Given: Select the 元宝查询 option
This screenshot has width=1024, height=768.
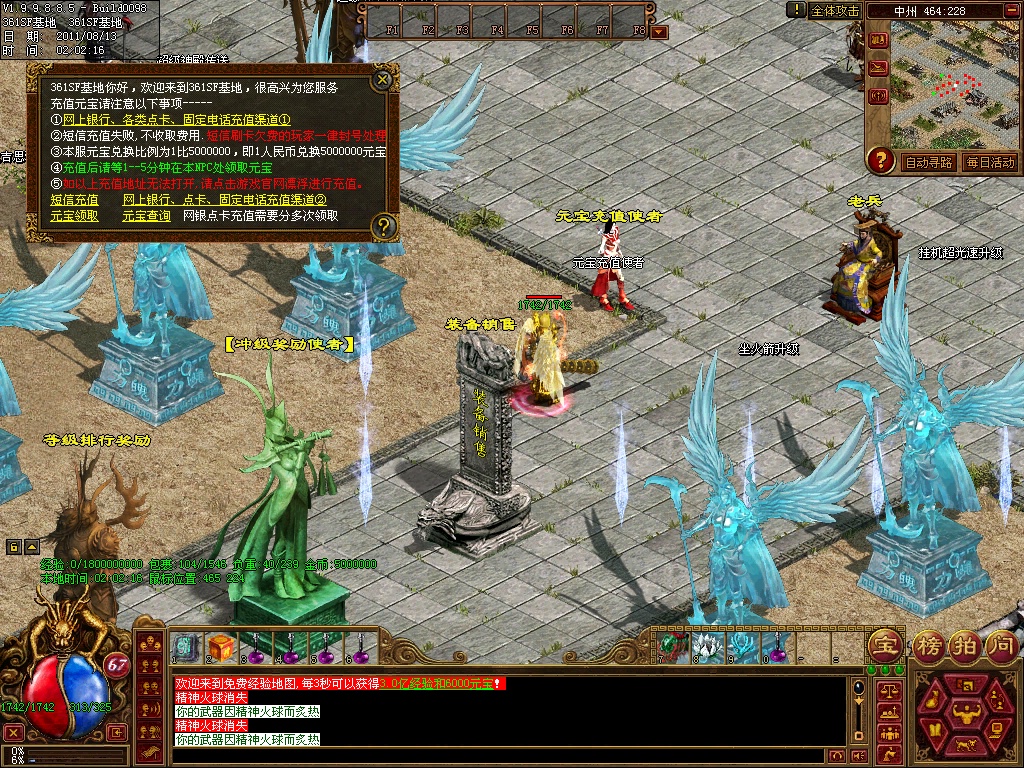Looking at the screenshot, I should (147, 215).
